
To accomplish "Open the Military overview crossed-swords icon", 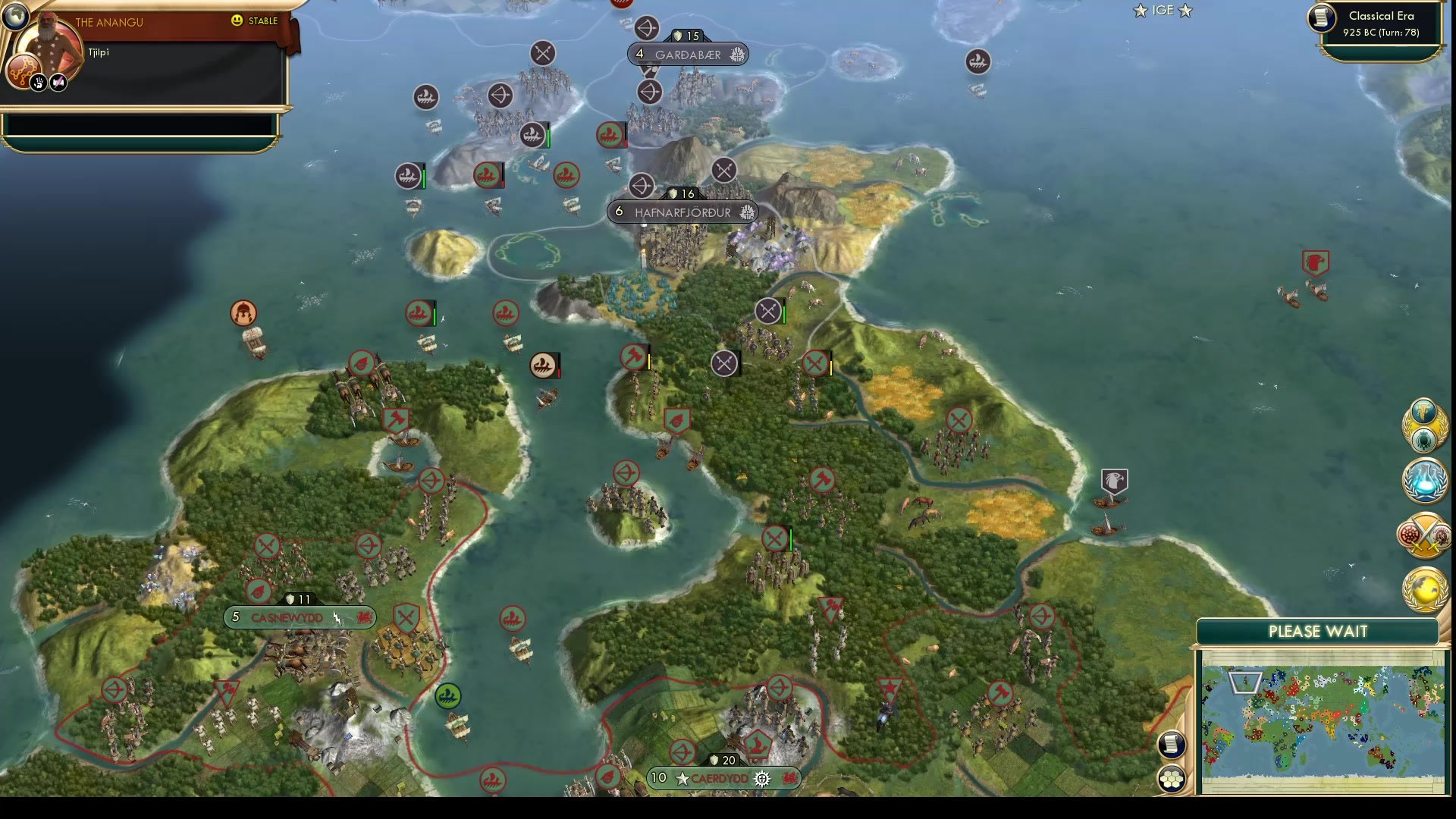I will 1423,535.
